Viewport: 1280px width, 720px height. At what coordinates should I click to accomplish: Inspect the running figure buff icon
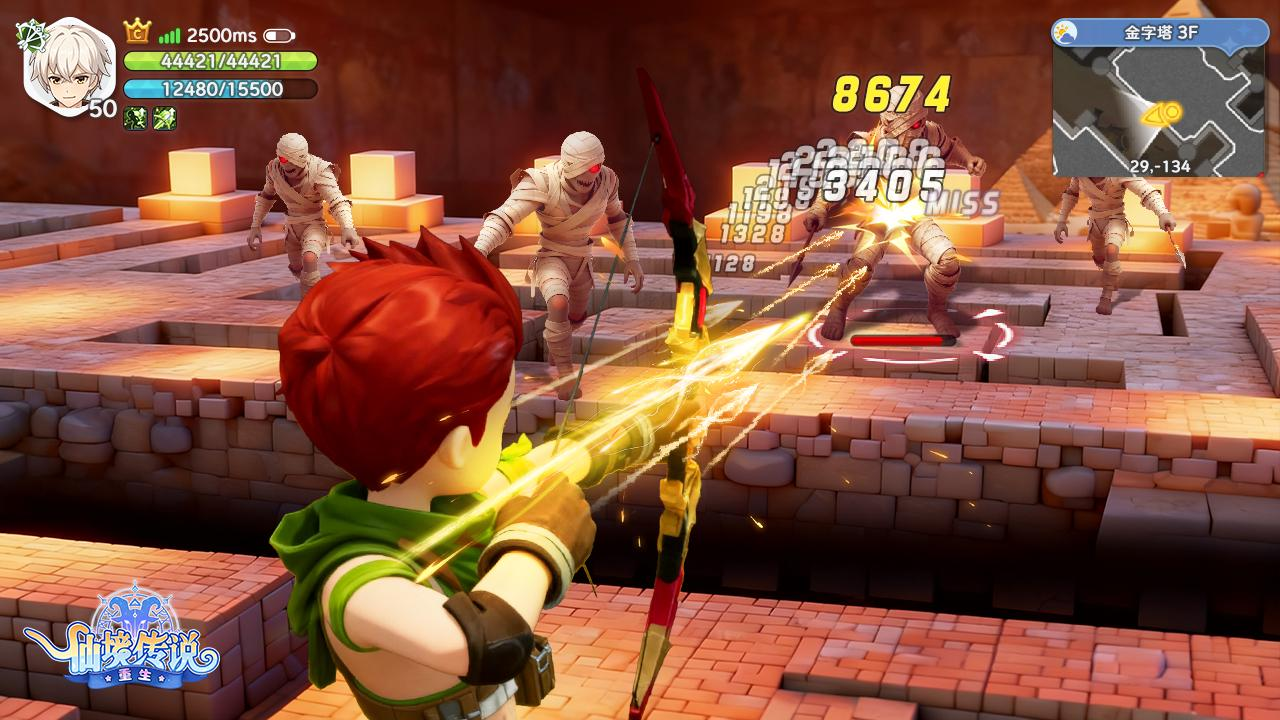click(x=135, y=119)
